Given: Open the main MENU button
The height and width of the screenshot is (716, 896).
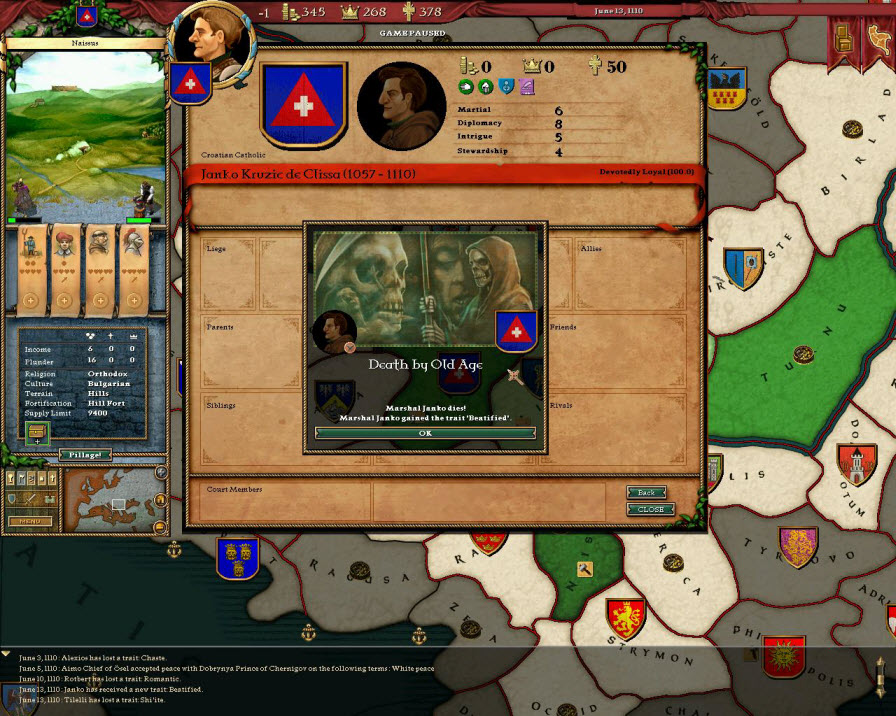Looking at the screenshot, I should (x=30, y=521).
